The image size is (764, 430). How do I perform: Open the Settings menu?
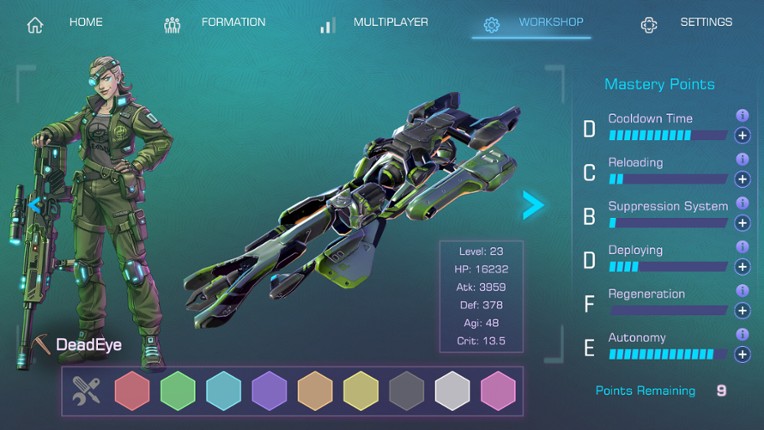[687, 23]
